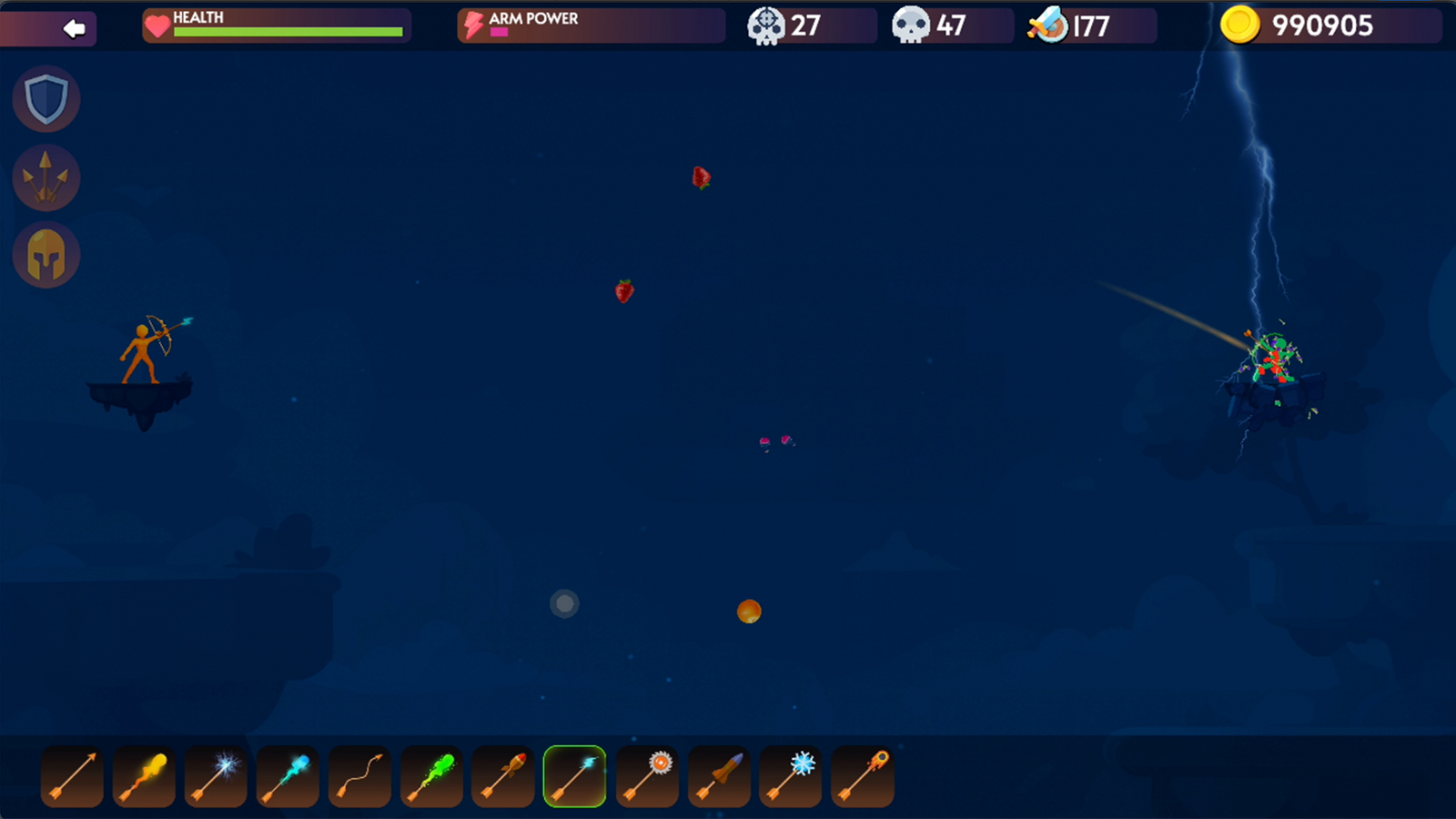Screen dimensions: 1456x819
Task: Open the trident weapons menu
Action: pos(46,177)
